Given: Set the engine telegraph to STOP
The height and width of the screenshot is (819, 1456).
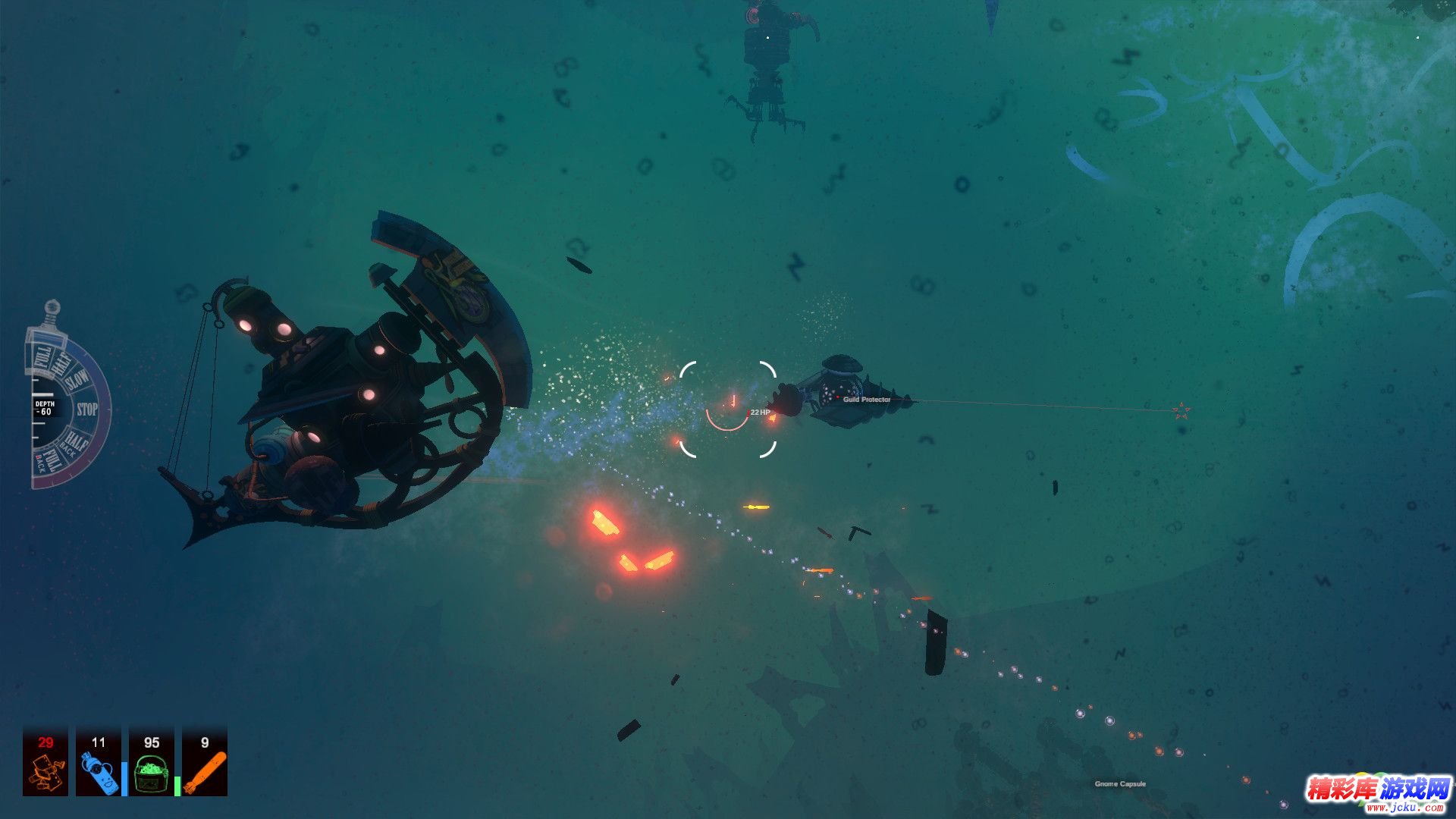Looking at the screenshot, I should (x=87, y=409).
